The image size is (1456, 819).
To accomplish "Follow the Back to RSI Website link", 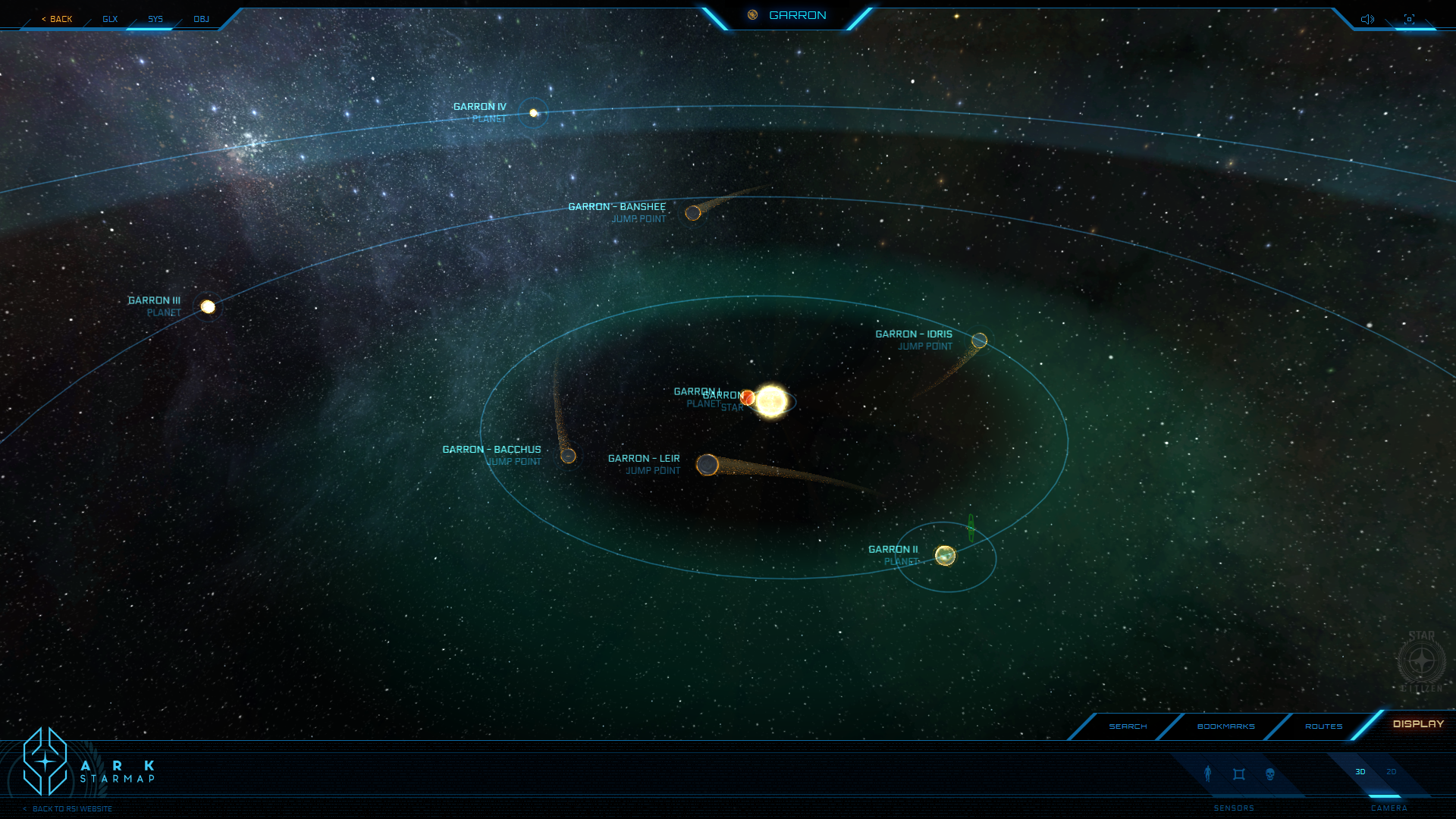I will 72,809.
